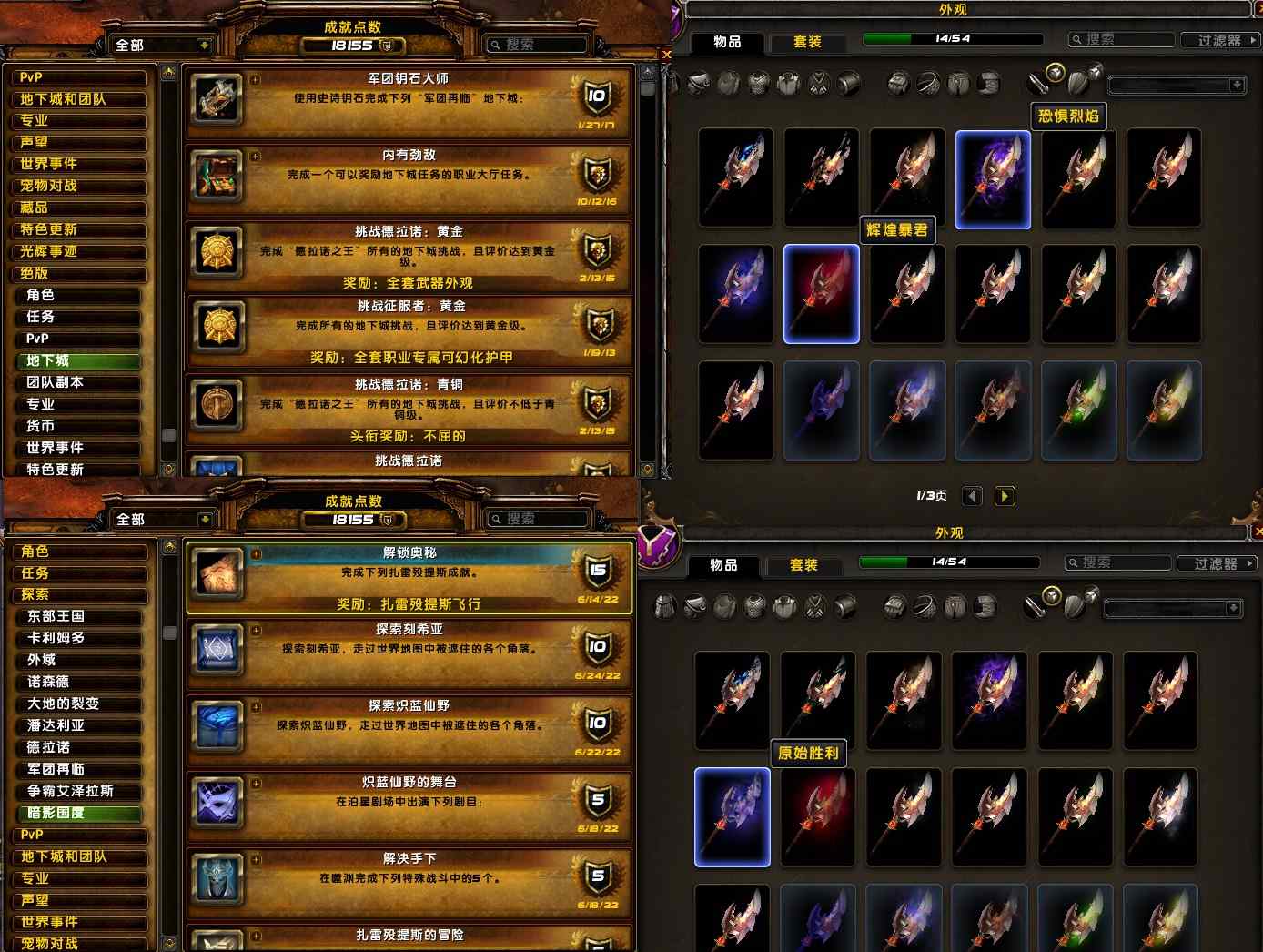Open the 东部王国 exploration subcategory
The width and height of the screenshot is (1263, 952).
[x=82, y=616]
